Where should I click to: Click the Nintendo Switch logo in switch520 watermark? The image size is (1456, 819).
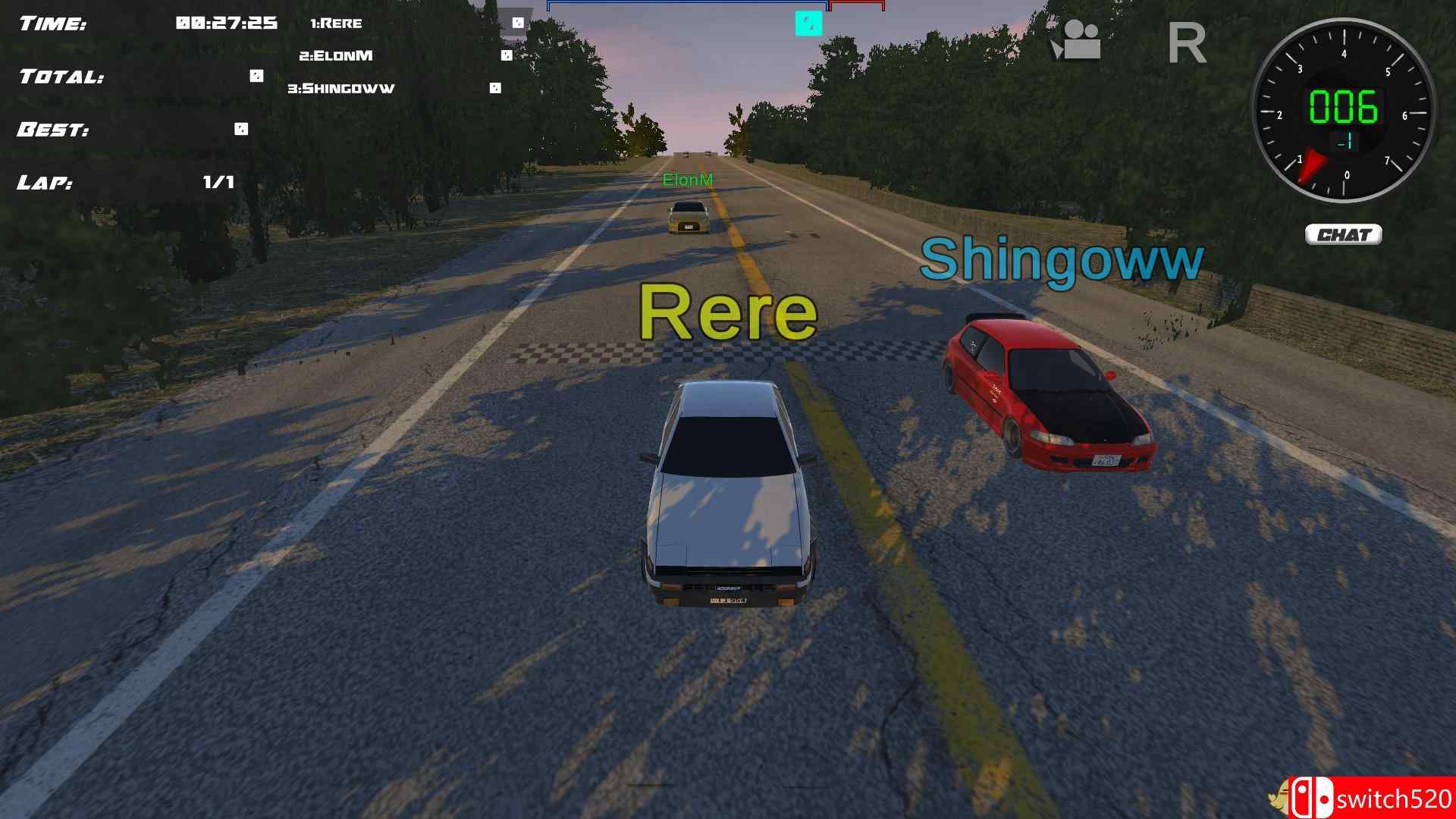(x=1313, y=795)
